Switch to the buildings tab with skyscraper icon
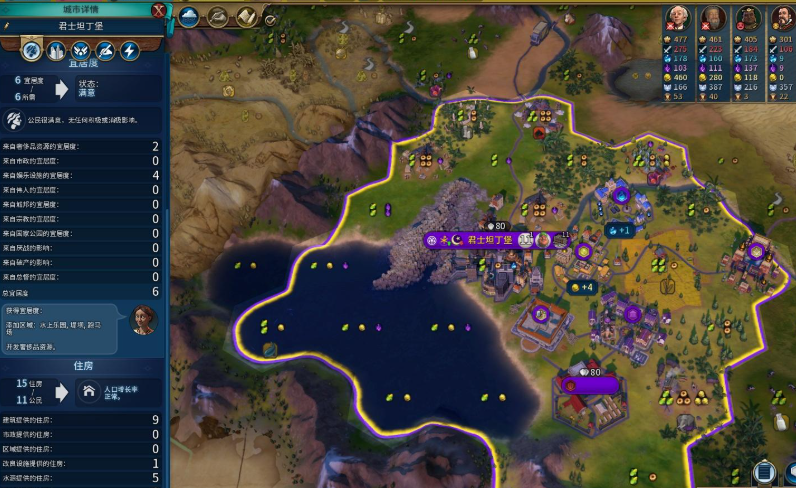796x488 pixels. pyautogui.click(x=56, y=50)
